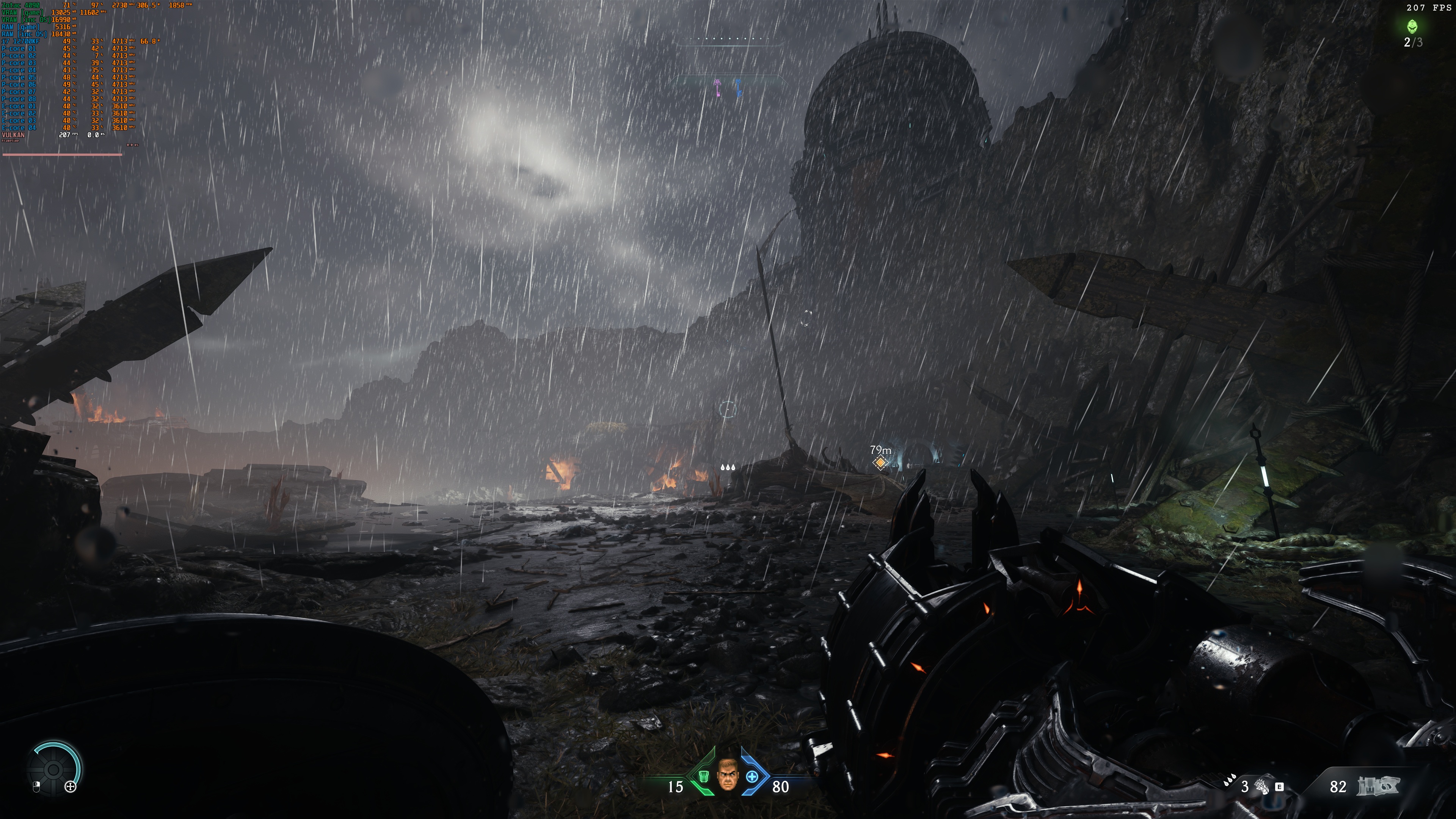Click the Doom Slayer face portrait
Viewport: 1456px width, 819px height.
(x=727, y=775)
